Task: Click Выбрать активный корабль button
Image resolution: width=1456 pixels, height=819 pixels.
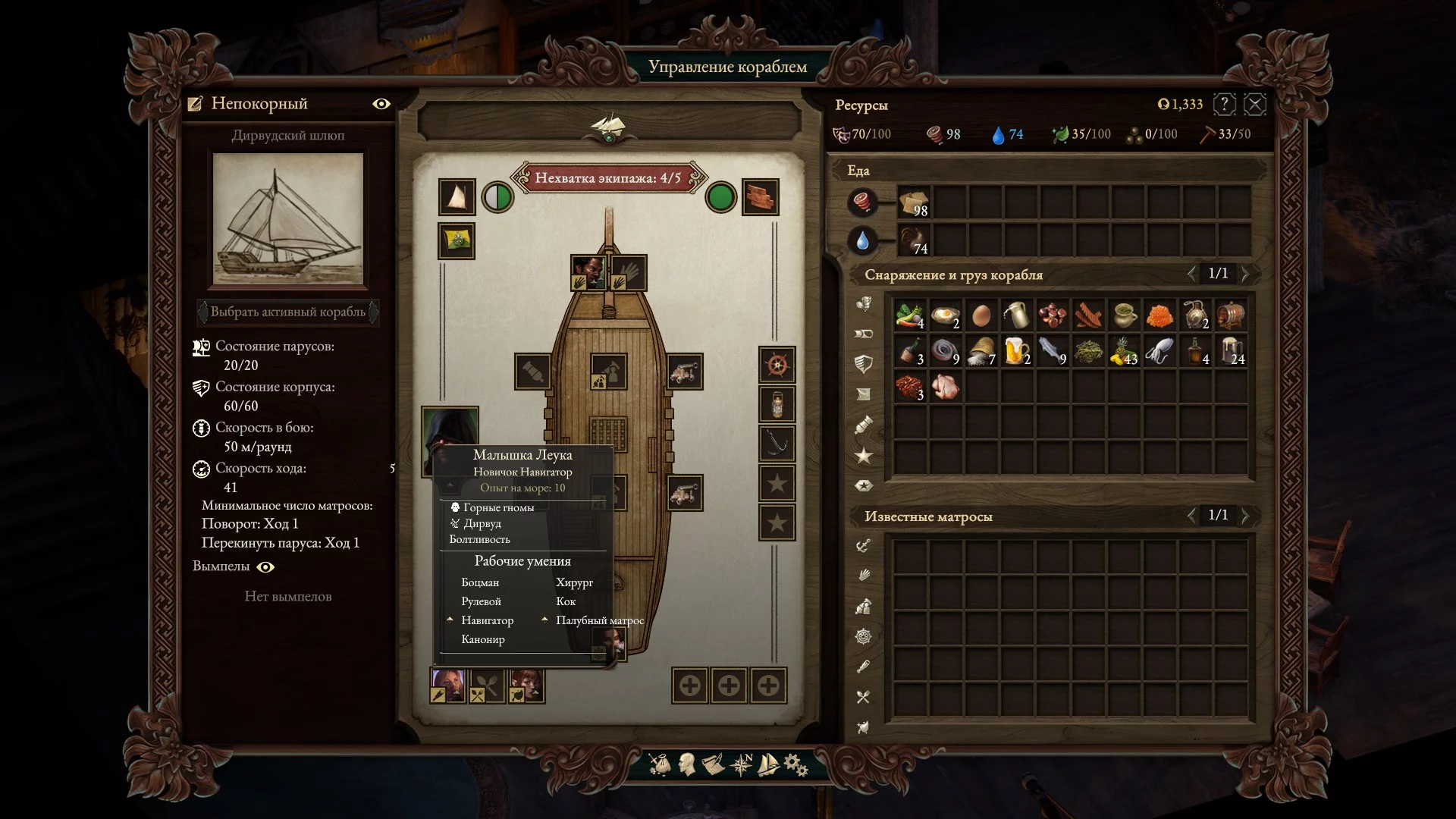Action: point(288,312)
